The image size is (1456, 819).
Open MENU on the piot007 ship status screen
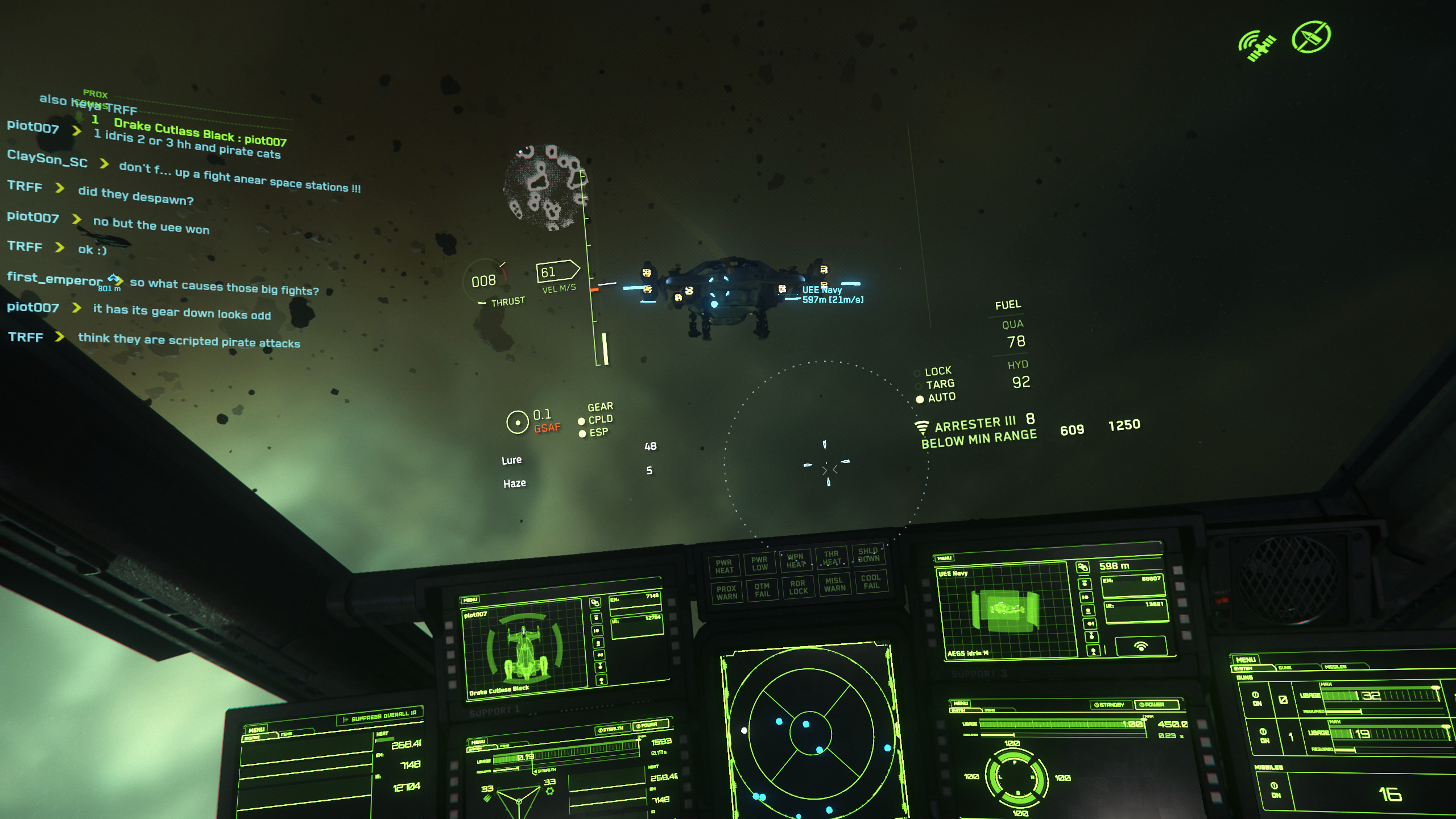(x=470, y=600)
